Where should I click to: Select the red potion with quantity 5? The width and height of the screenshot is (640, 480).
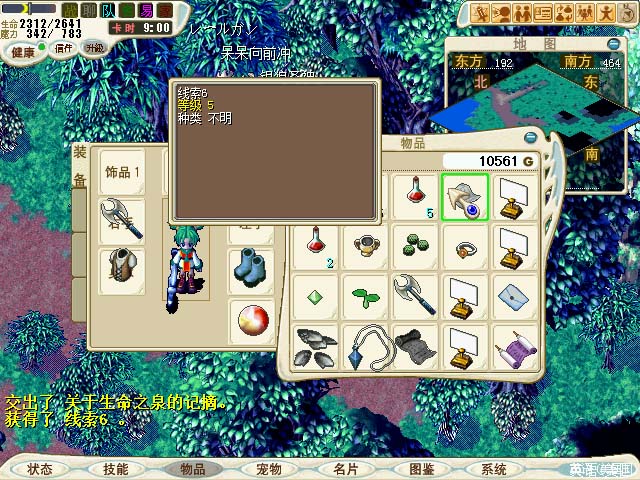tap(416, 197)
